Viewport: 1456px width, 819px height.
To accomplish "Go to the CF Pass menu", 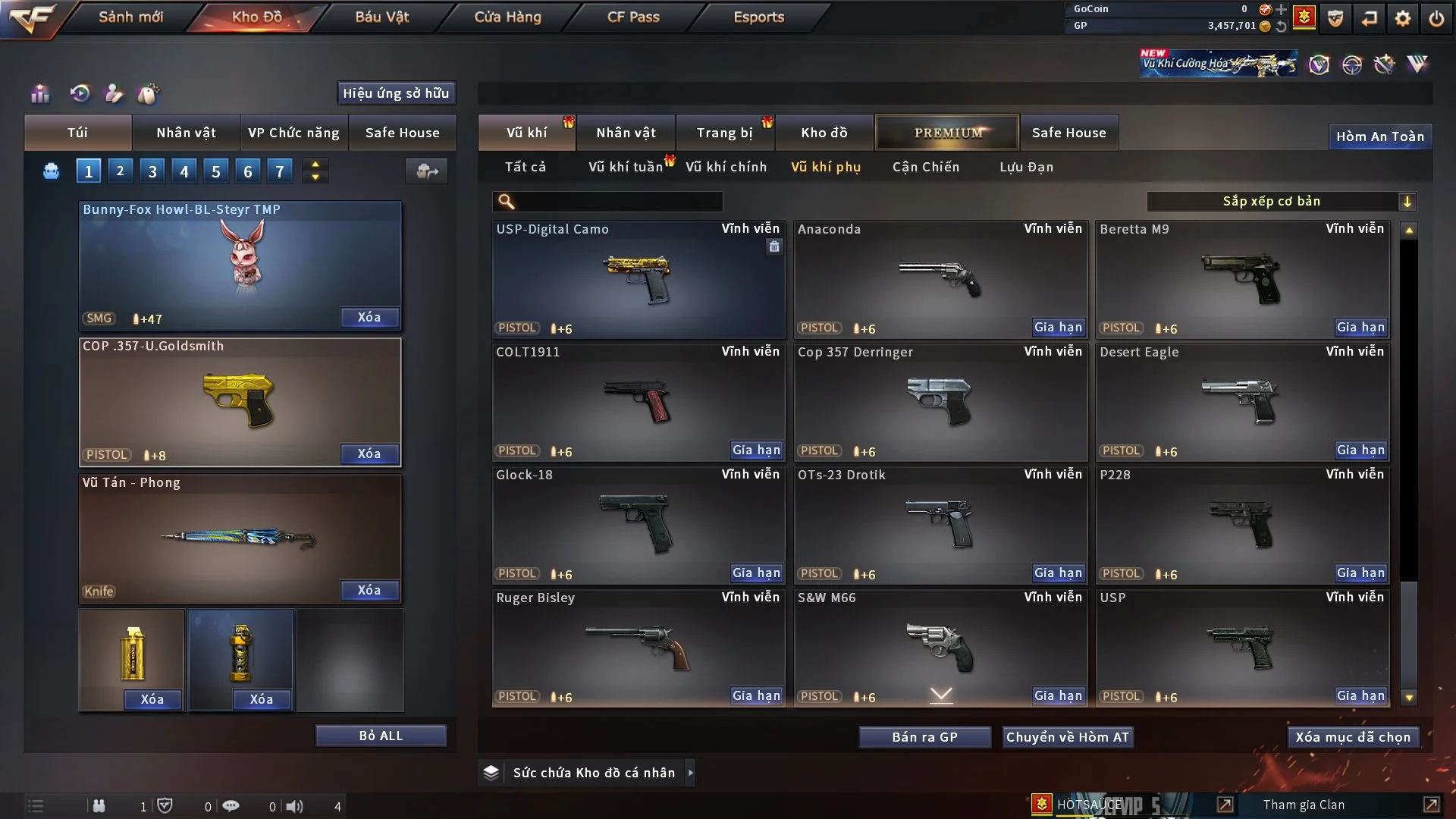I will click(633, 17).
